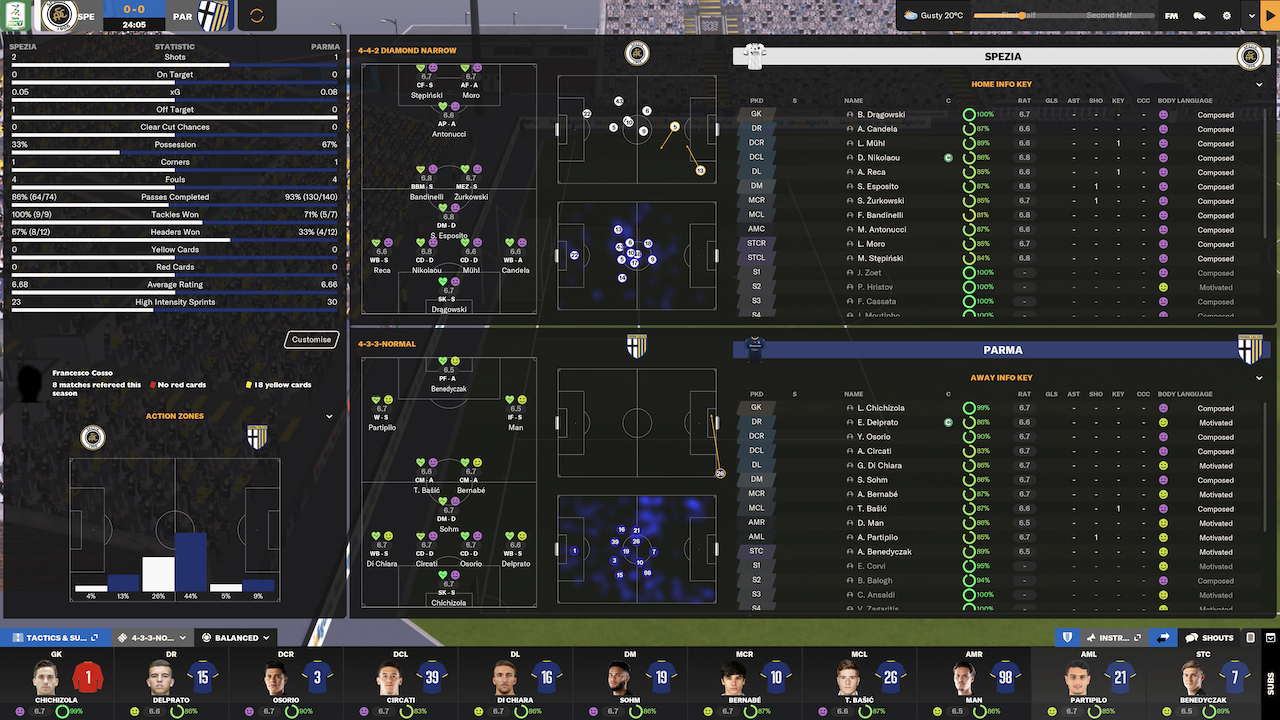Open the SUBS panel tab
Image resolution: width=1280 pixels, height=720 pixels.
pyautogui.click(x=1270, y=682)
